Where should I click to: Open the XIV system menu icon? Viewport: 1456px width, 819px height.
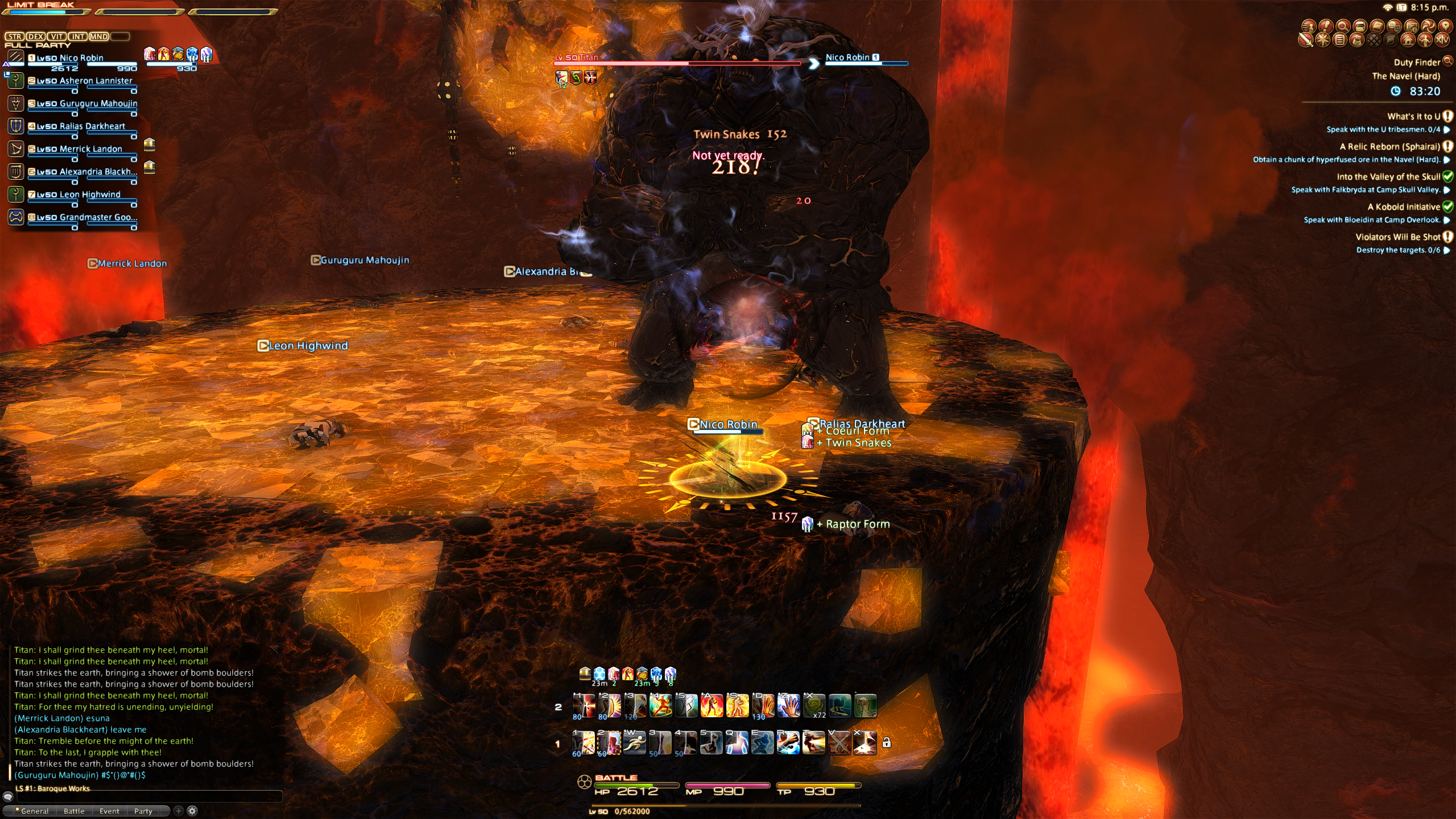tap(1442, 40)
